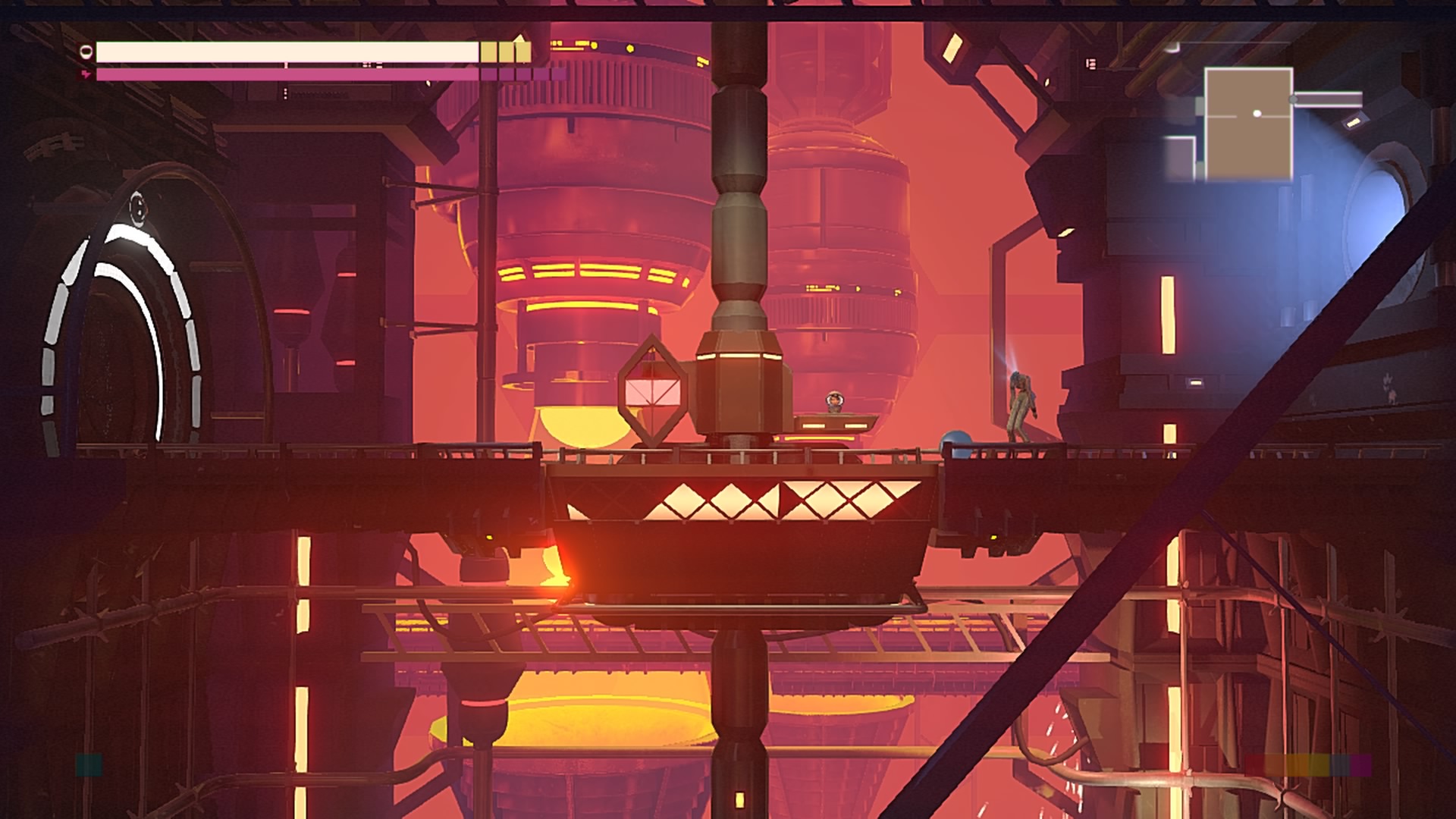1456x819 pixels.
Task: Select the white health bar at the top
Action: (x=288, y=53)
